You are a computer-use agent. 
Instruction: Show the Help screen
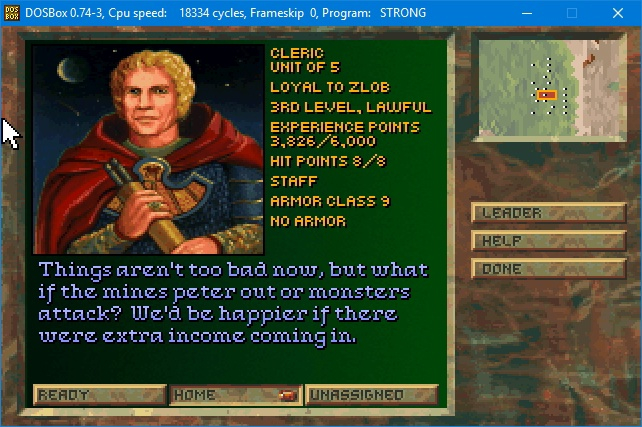548,241
